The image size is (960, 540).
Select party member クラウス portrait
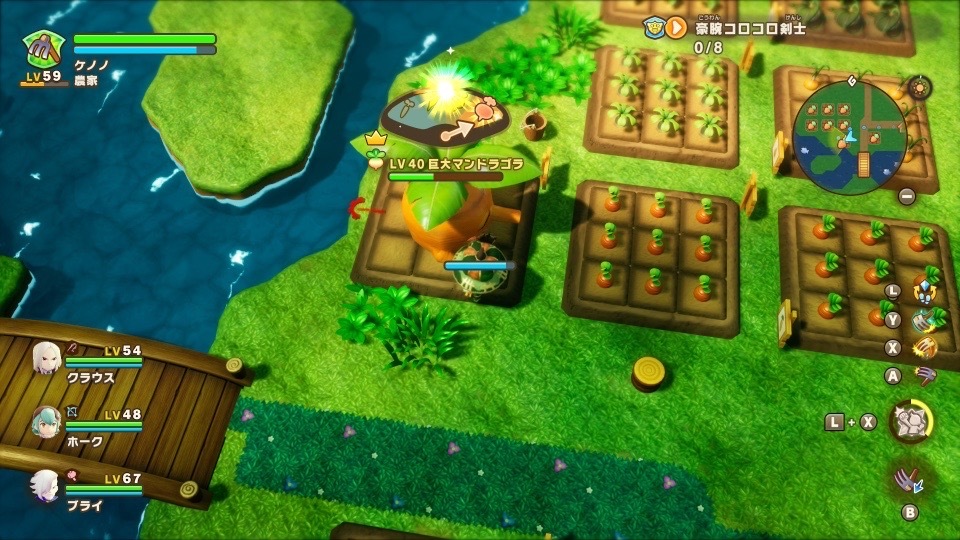pyautogui.click(x=46, y=358)
